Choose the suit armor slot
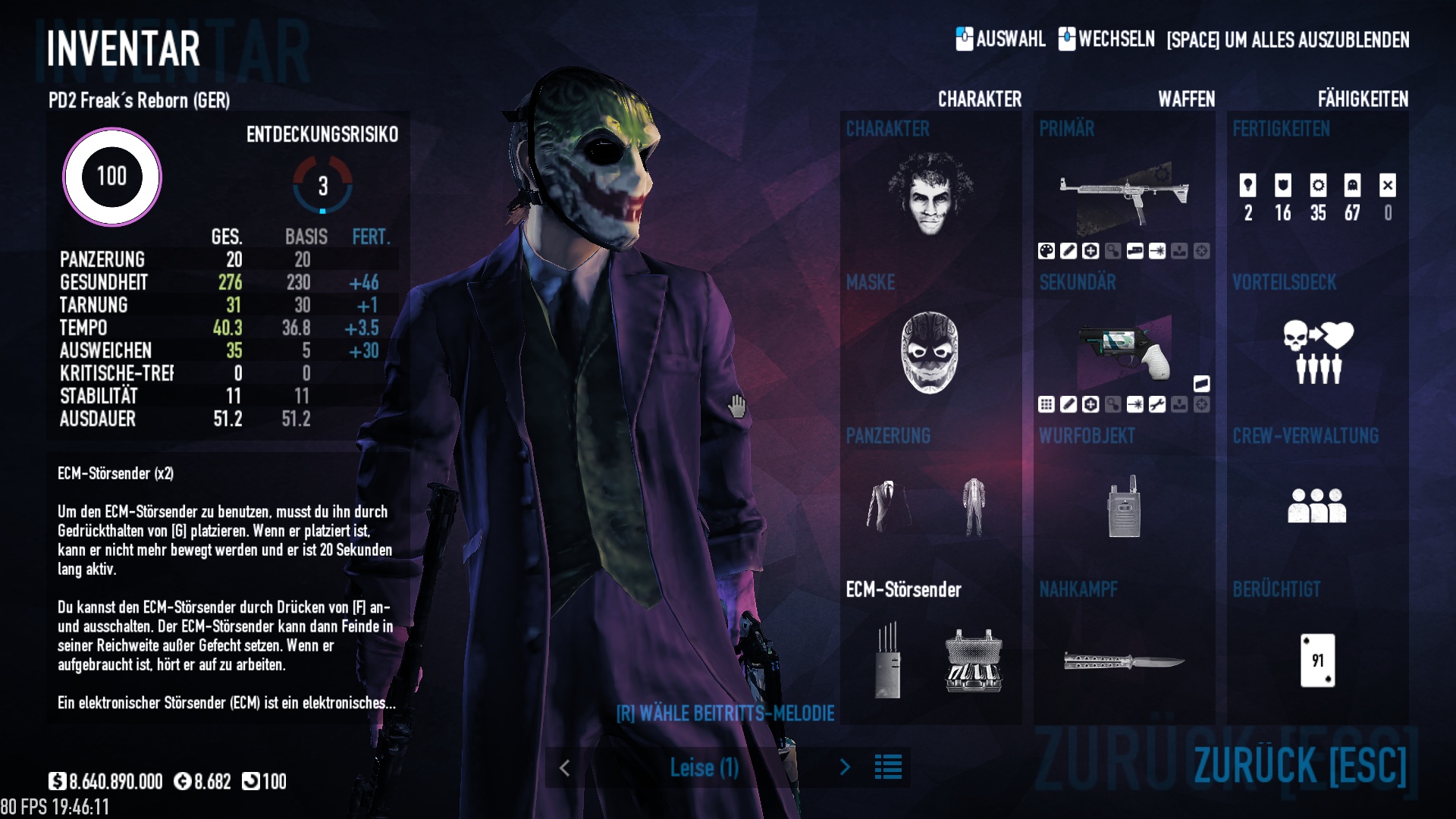 coord(888,506)
